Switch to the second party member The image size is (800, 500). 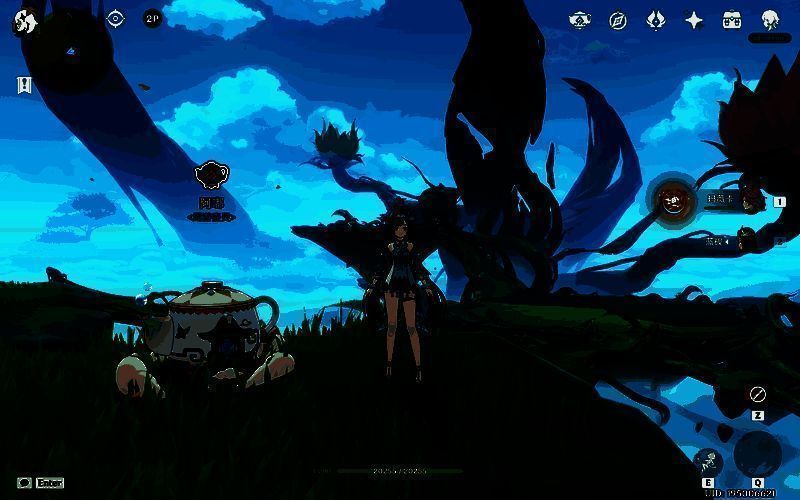(744, 240)
